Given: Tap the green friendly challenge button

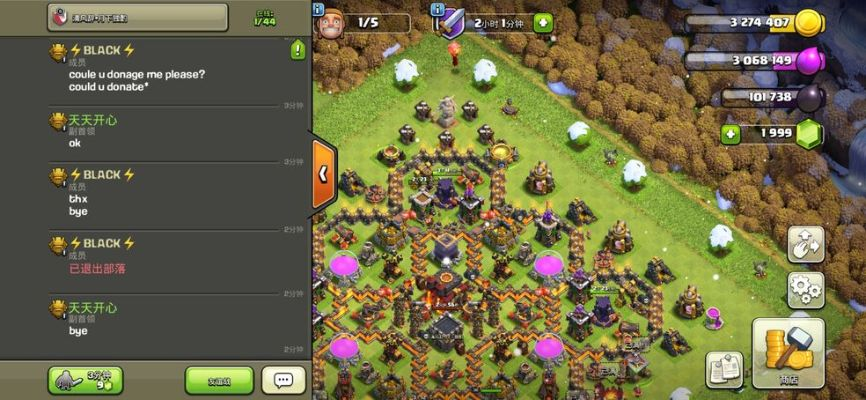Looking at the screenshot, I should click(219, 380).
